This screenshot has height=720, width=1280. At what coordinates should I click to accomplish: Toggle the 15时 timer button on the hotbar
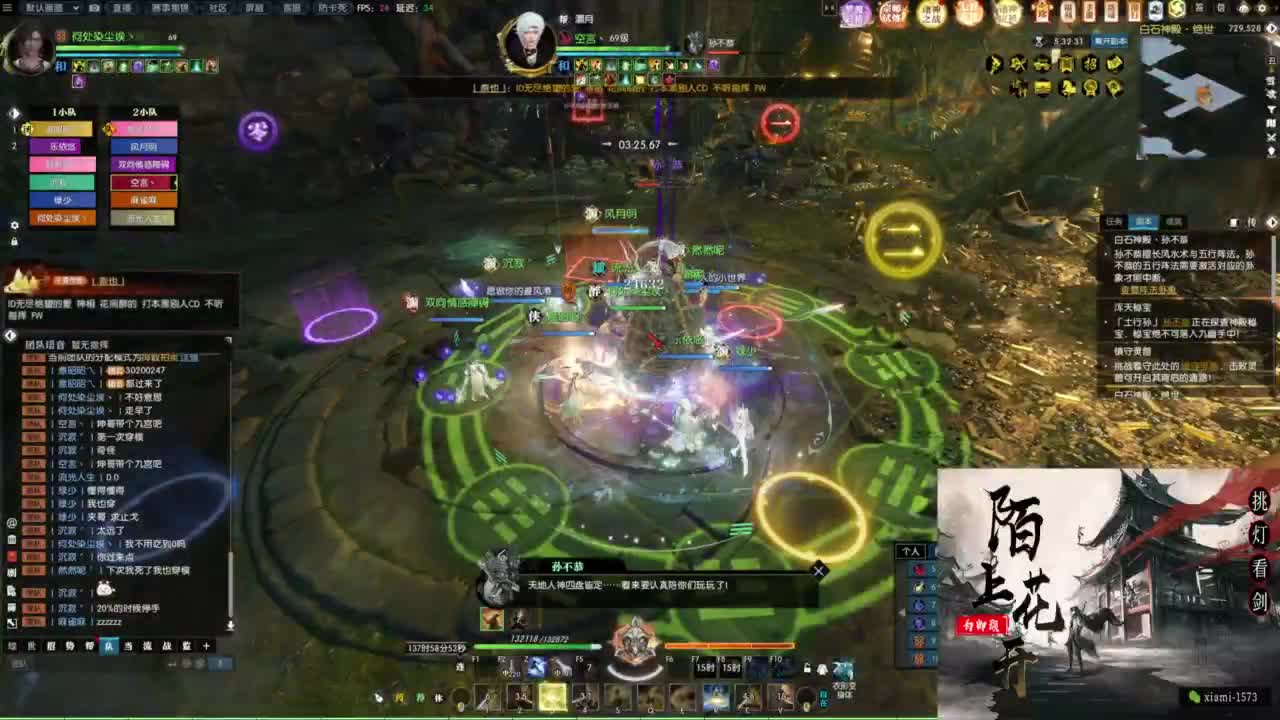(x=705, y=667)
